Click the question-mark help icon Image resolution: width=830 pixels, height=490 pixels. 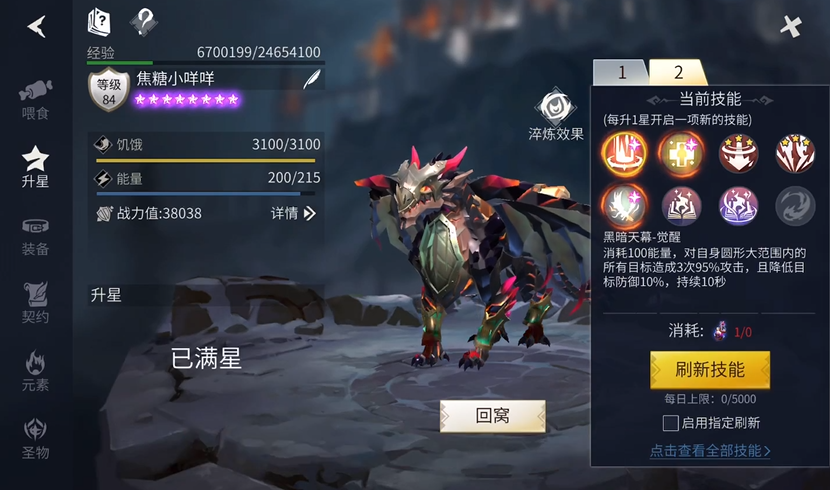click(x=144, y=20)
